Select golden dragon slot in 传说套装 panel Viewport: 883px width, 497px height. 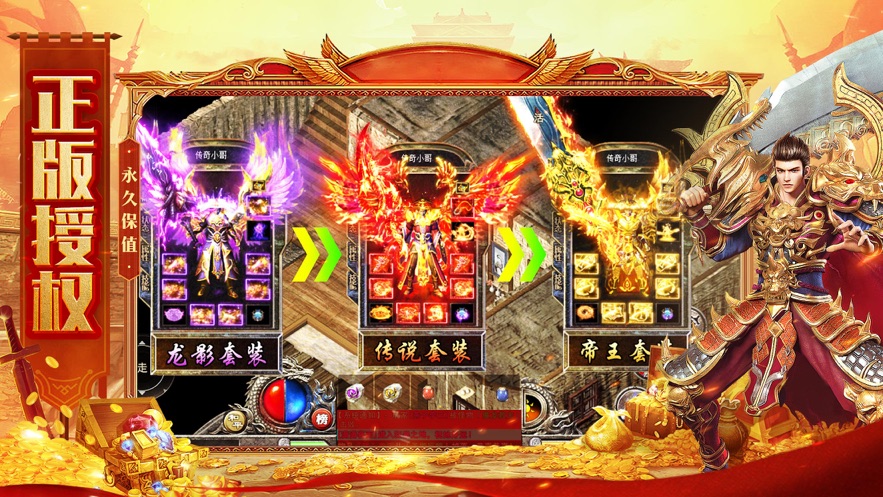(x=463, y=232)
